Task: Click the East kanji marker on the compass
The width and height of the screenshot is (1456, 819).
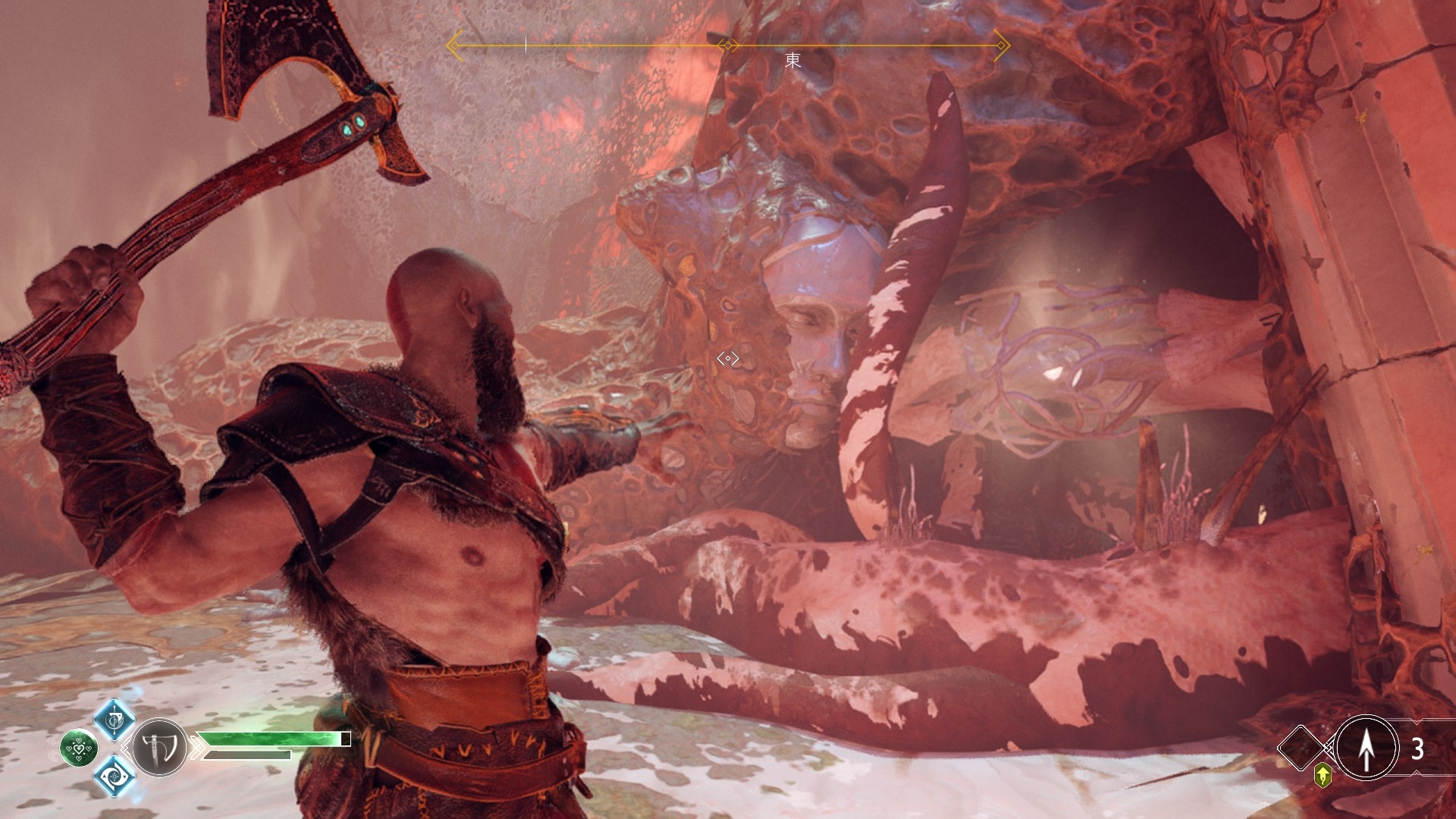Action: tap(792, 60)
